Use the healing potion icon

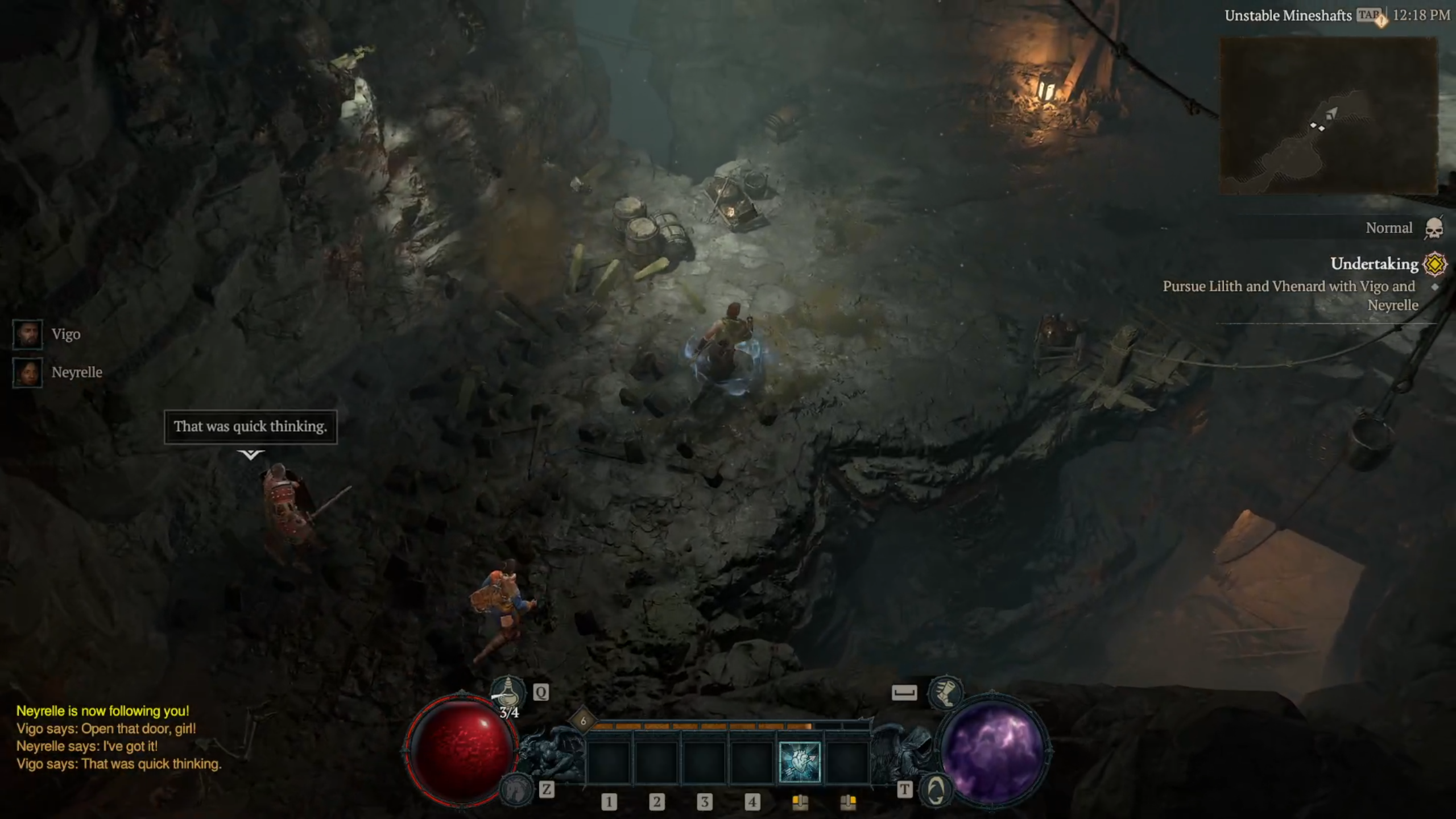[507, 692]
